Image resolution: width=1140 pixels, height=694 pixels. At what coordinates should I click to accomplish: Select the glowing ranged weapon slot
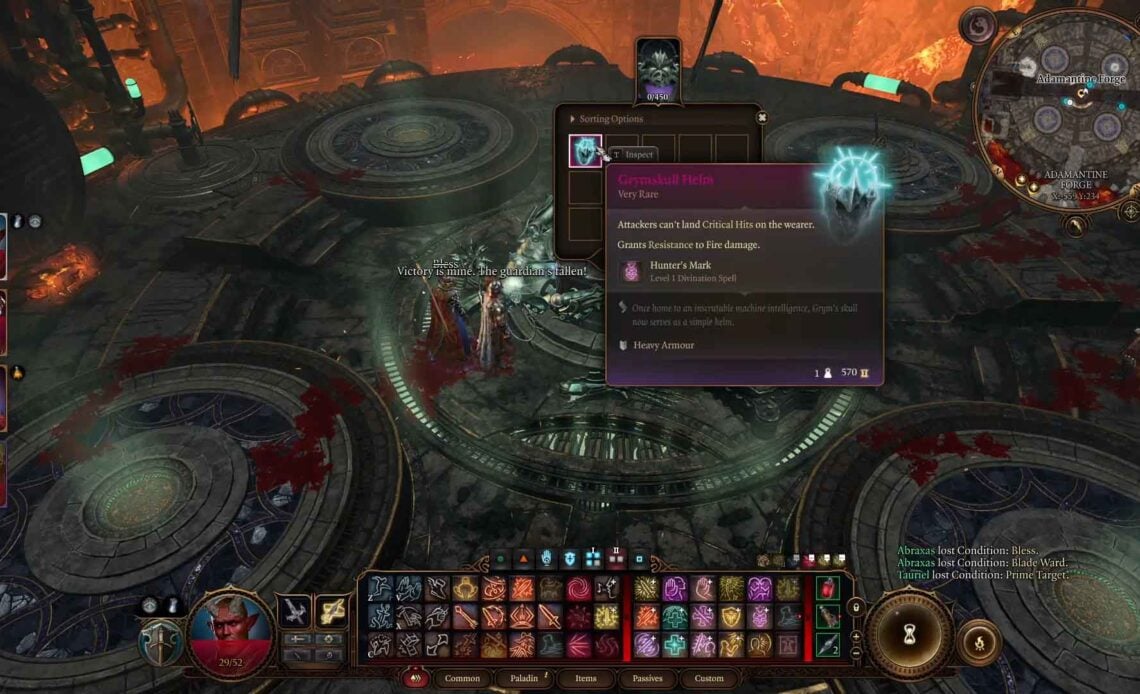coord(330,611)
